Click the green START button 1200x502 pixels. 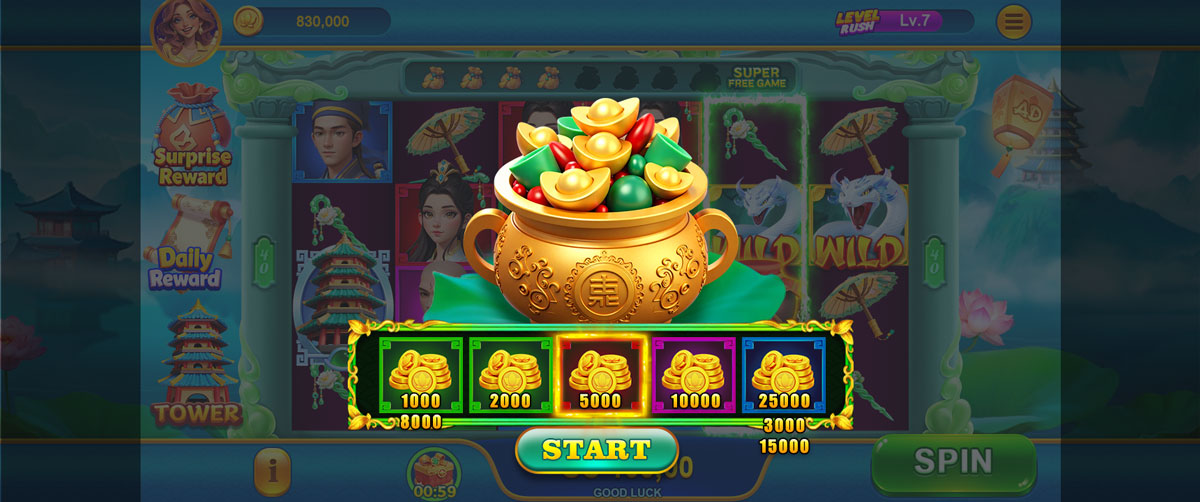click(597, 450)
